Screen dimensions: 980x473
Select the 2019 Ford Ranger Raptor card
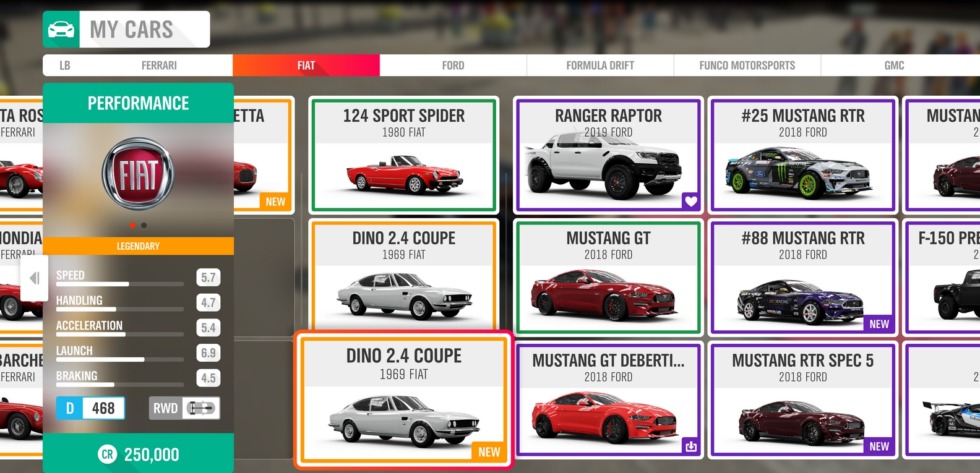point(608,155)
